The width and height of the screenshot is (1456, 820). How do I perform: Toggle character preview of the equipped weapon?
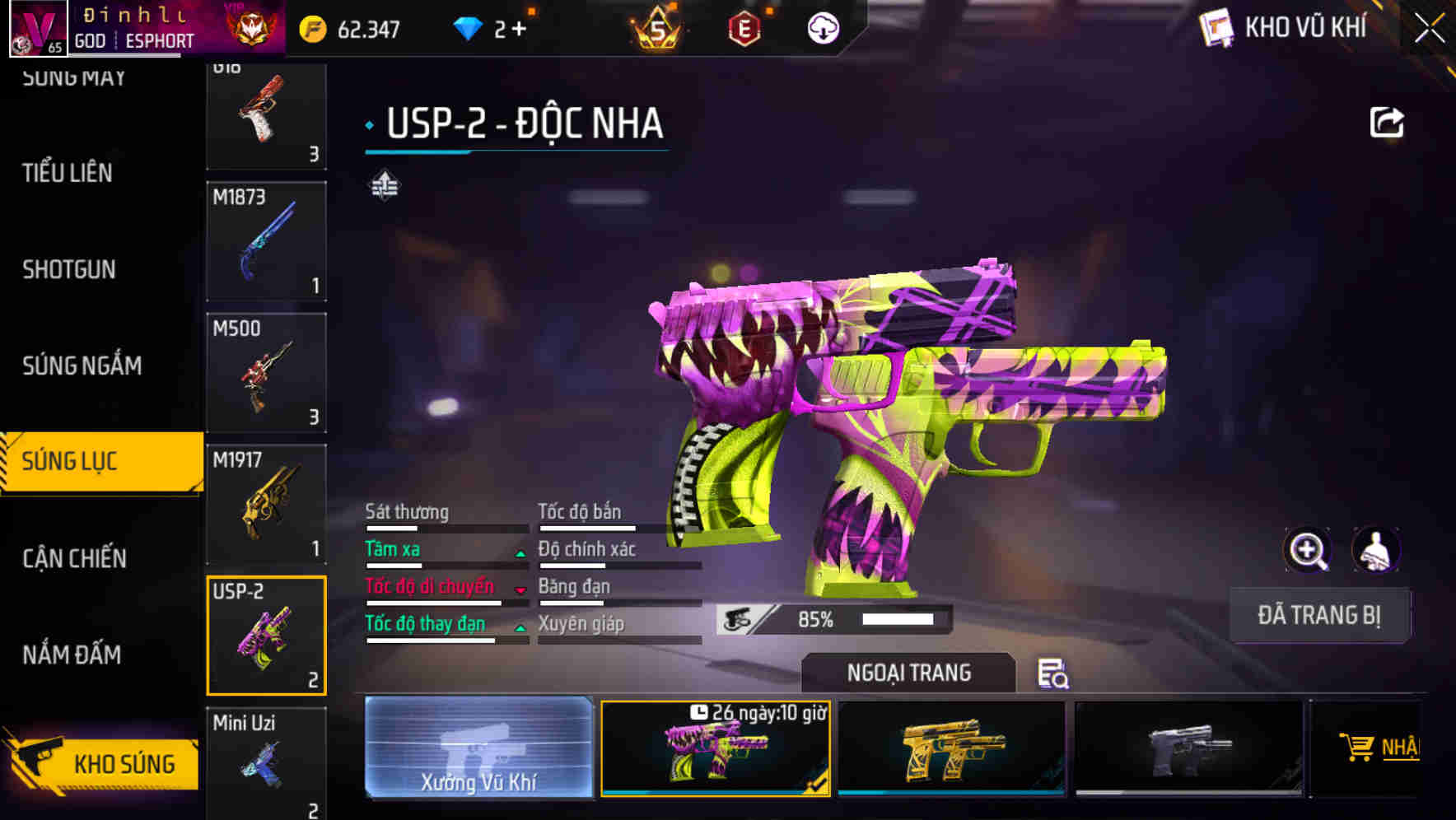tap(1378, 550)
